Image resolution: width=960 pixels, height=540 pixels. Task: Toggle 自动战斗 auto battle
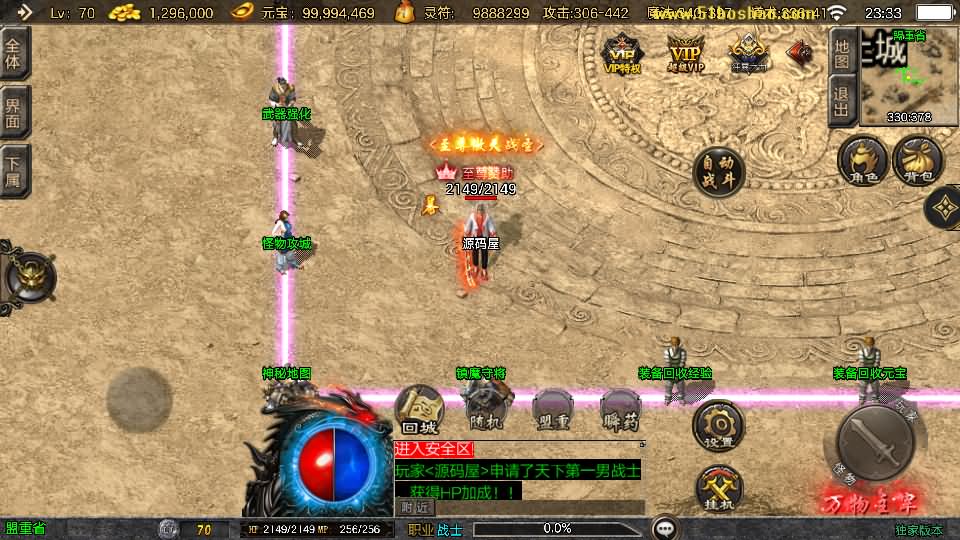tap(720, 172)
